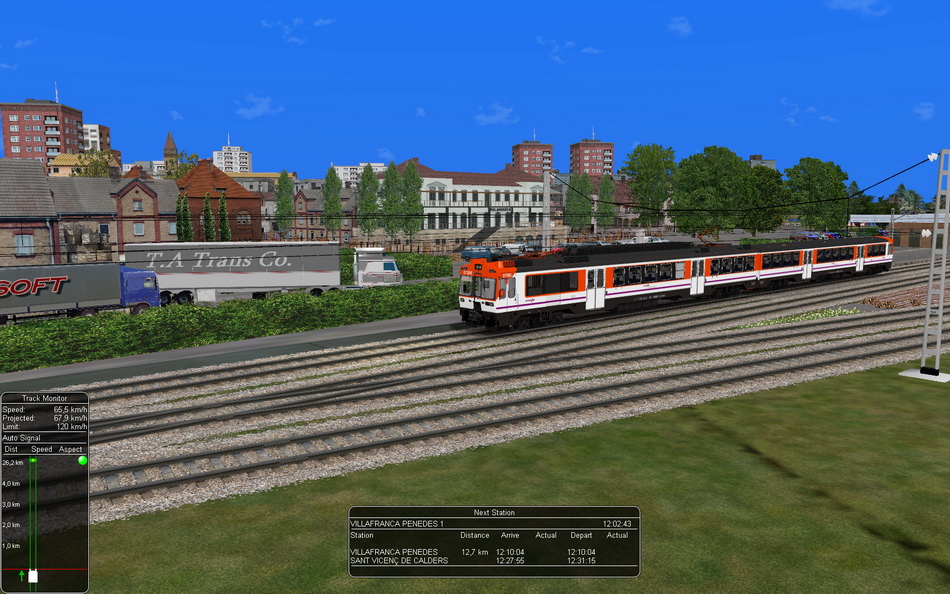Select the Villafranca Penedes station row
The width and height of the screenshot is (950, 594).
click(494, 552)
